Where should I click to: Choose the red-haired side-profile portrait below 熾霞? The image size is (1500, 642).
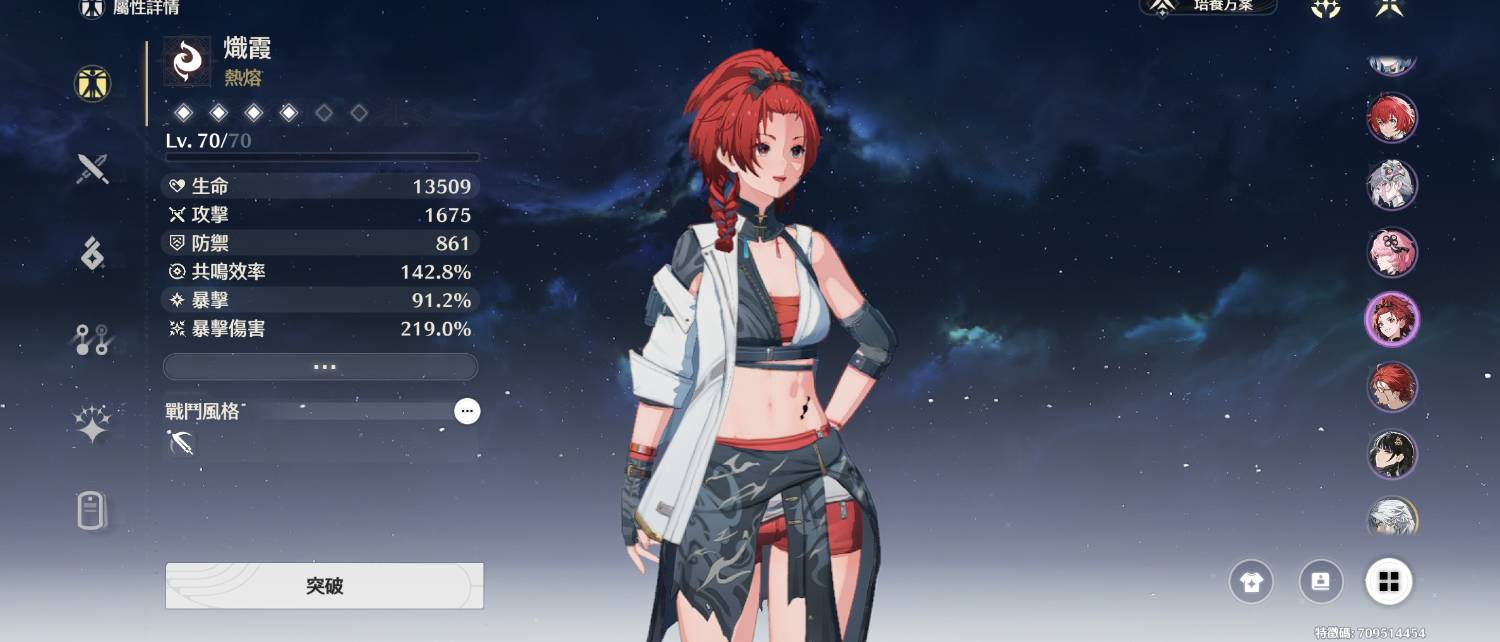[1392, 387]
